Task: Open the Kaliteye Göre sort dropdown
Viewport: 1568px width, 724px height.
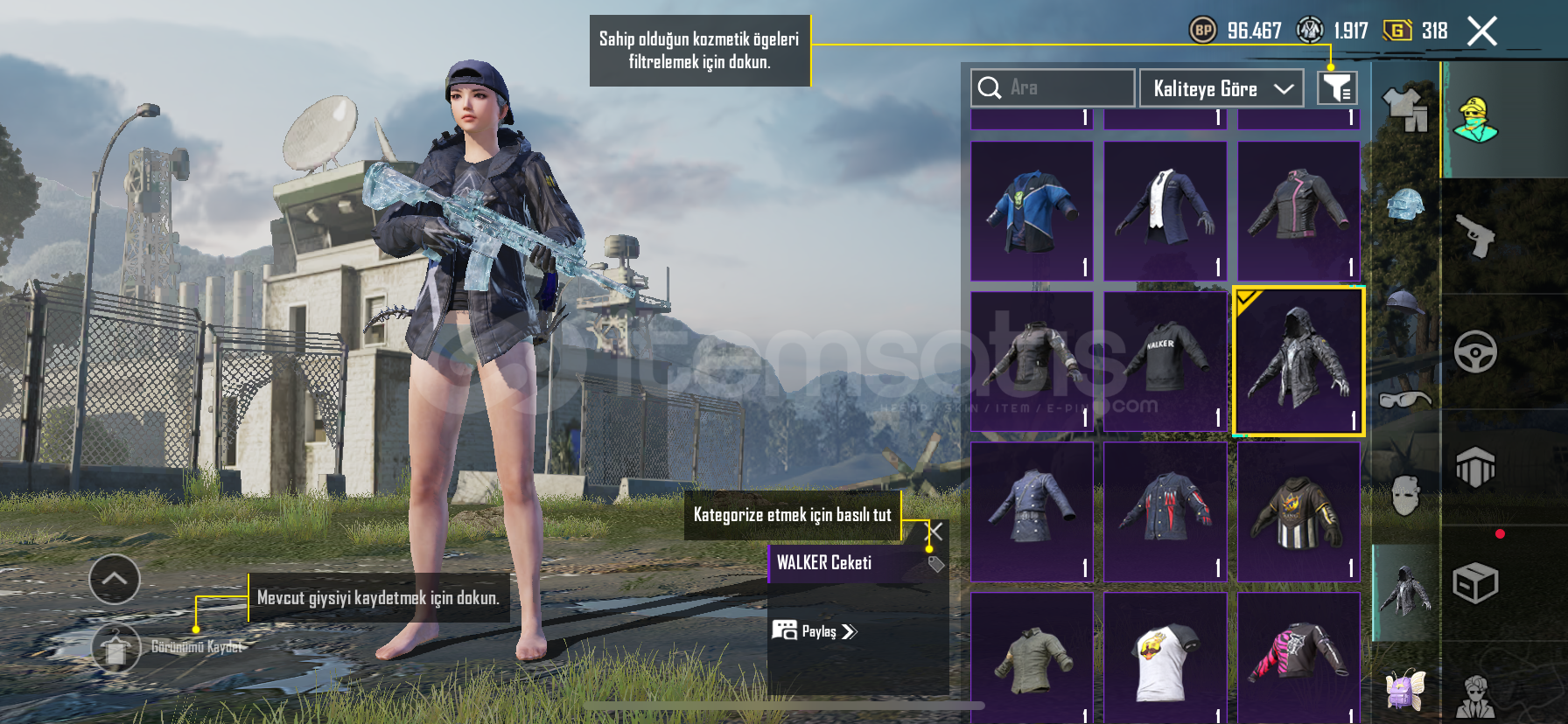Action: 1221,88
